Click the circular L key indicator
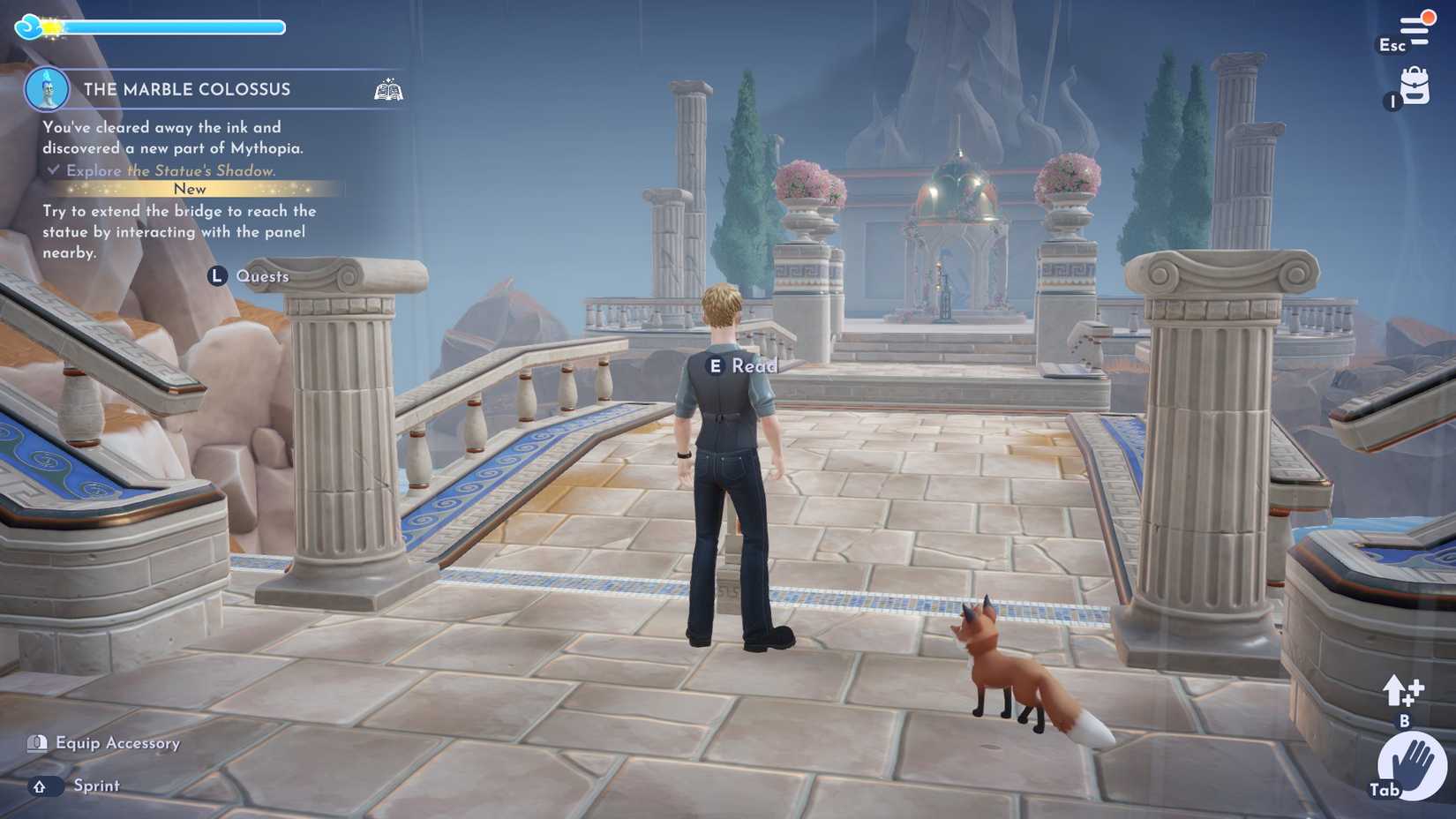 pyautogui.click(x=216, y=275)
